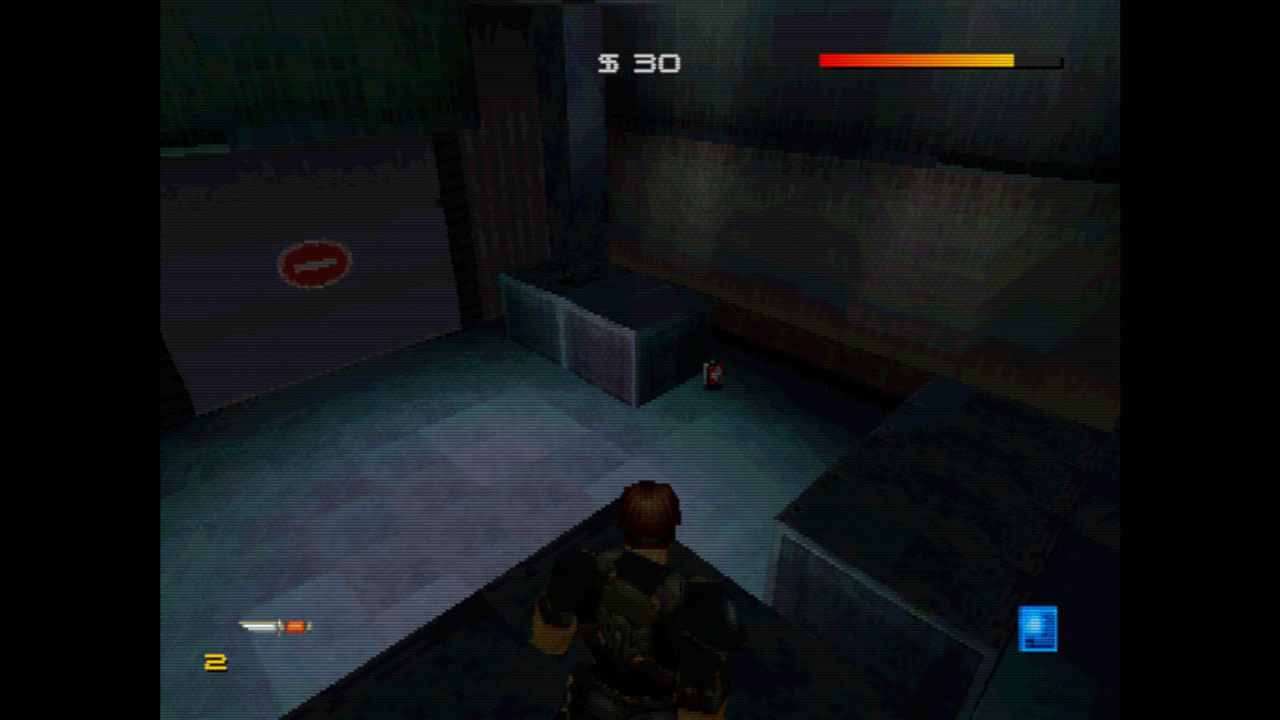Viewport: 1280px width, 720px height.
Task: Click the yellow ammo count number 2
Action: point(216,660)
